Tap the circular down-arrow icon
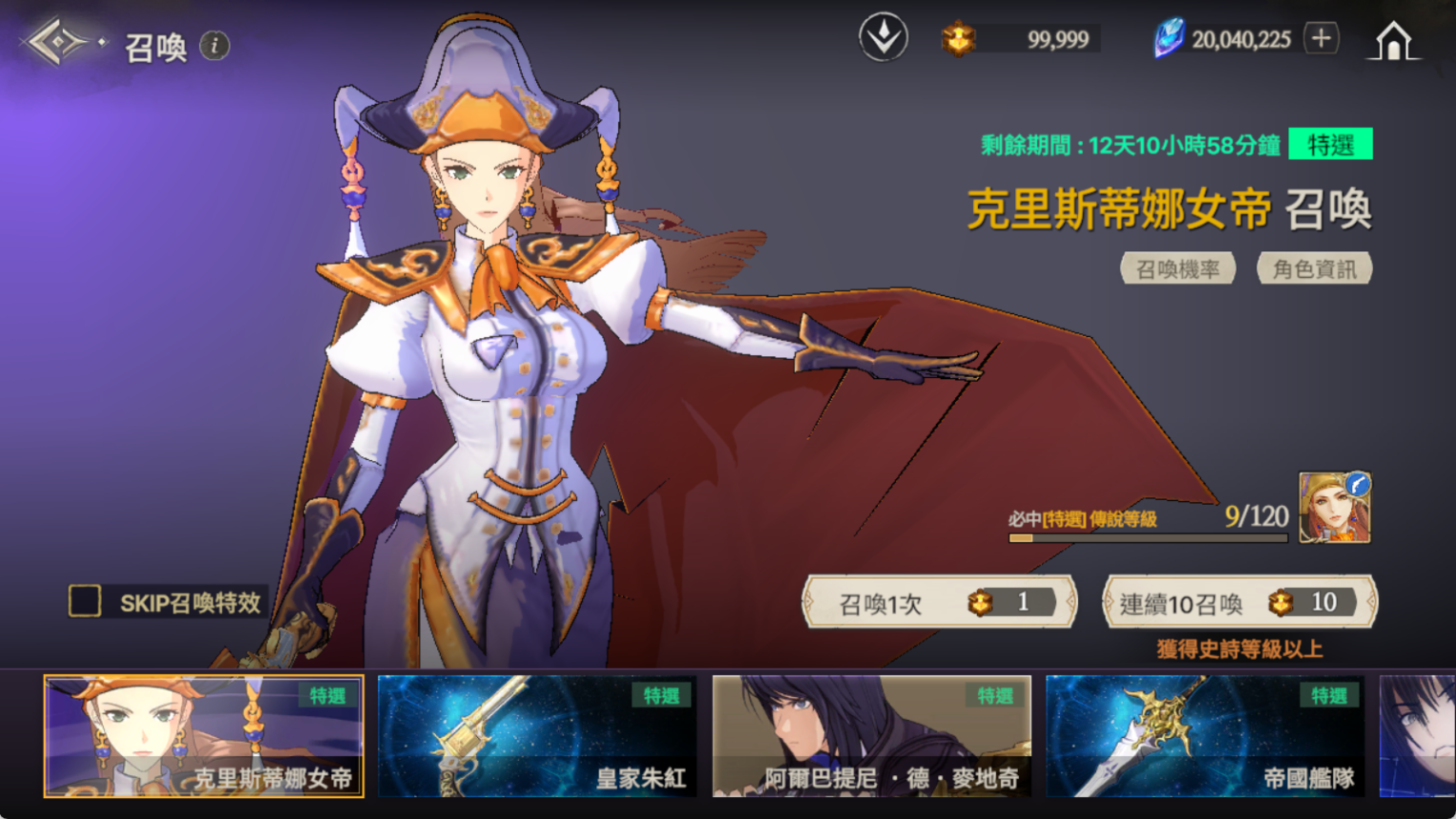Viewport: 1456px width, 819px height. [x=883, y=38]
